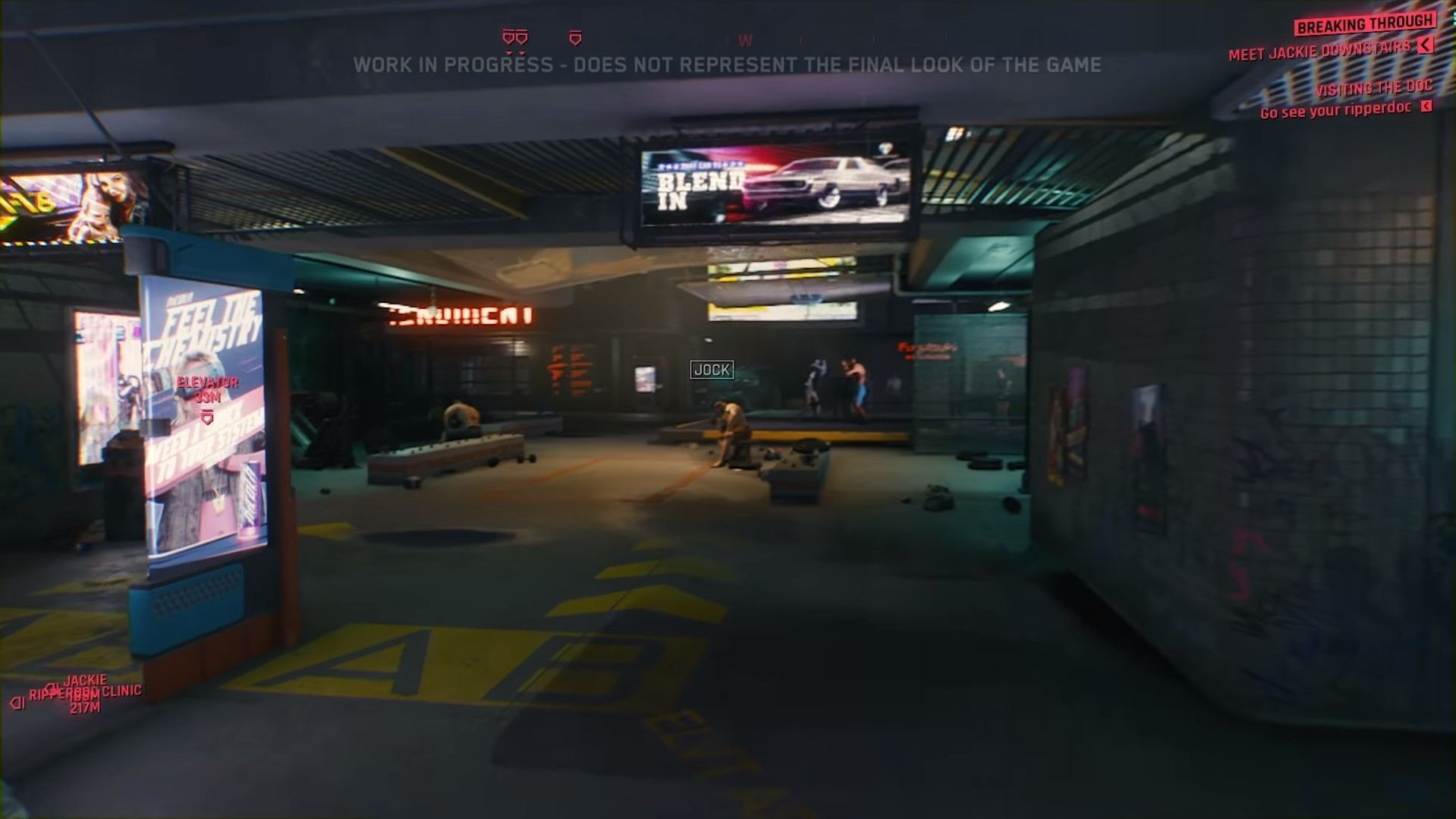The image size is (1456, 819).
Task: Click the paired enemy markers on the compass
Action: tap(516, 36)
